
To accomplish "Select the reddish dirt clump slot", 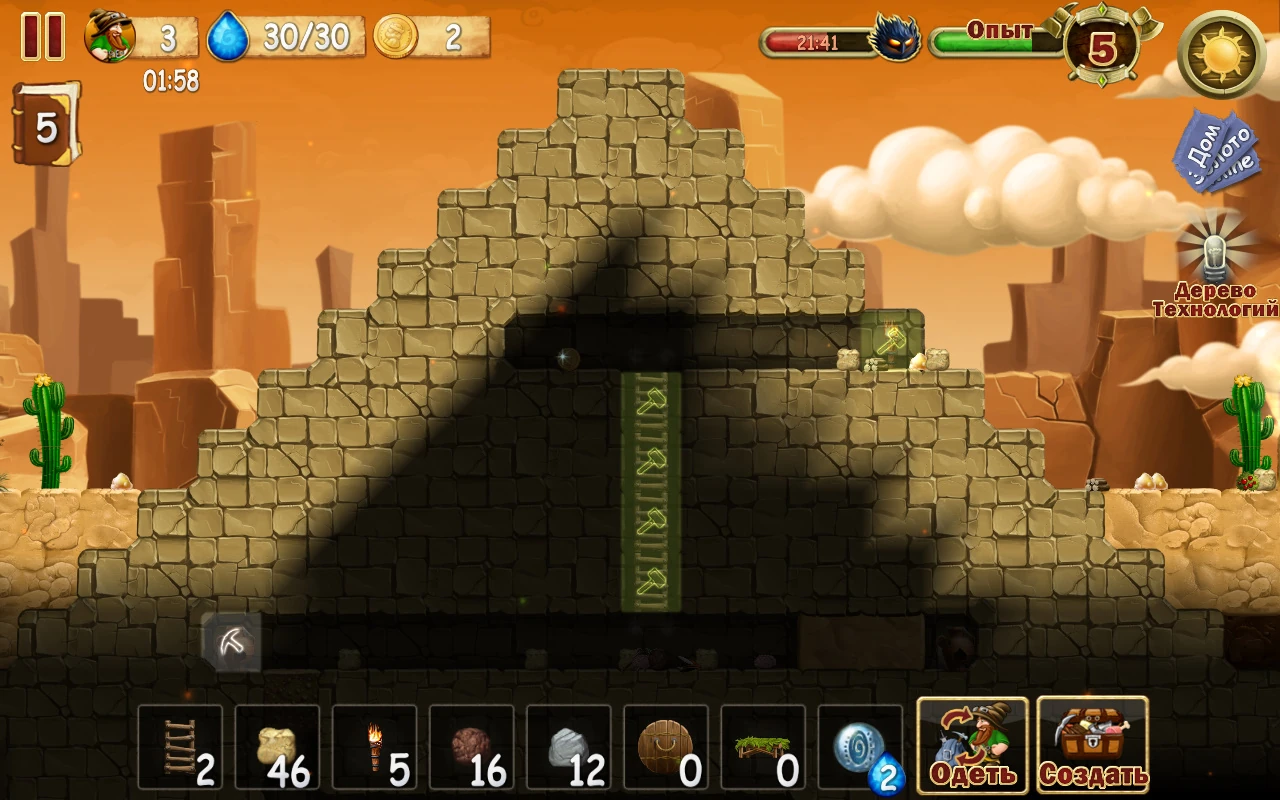I will pyautogui.click(x=471, y=748).
